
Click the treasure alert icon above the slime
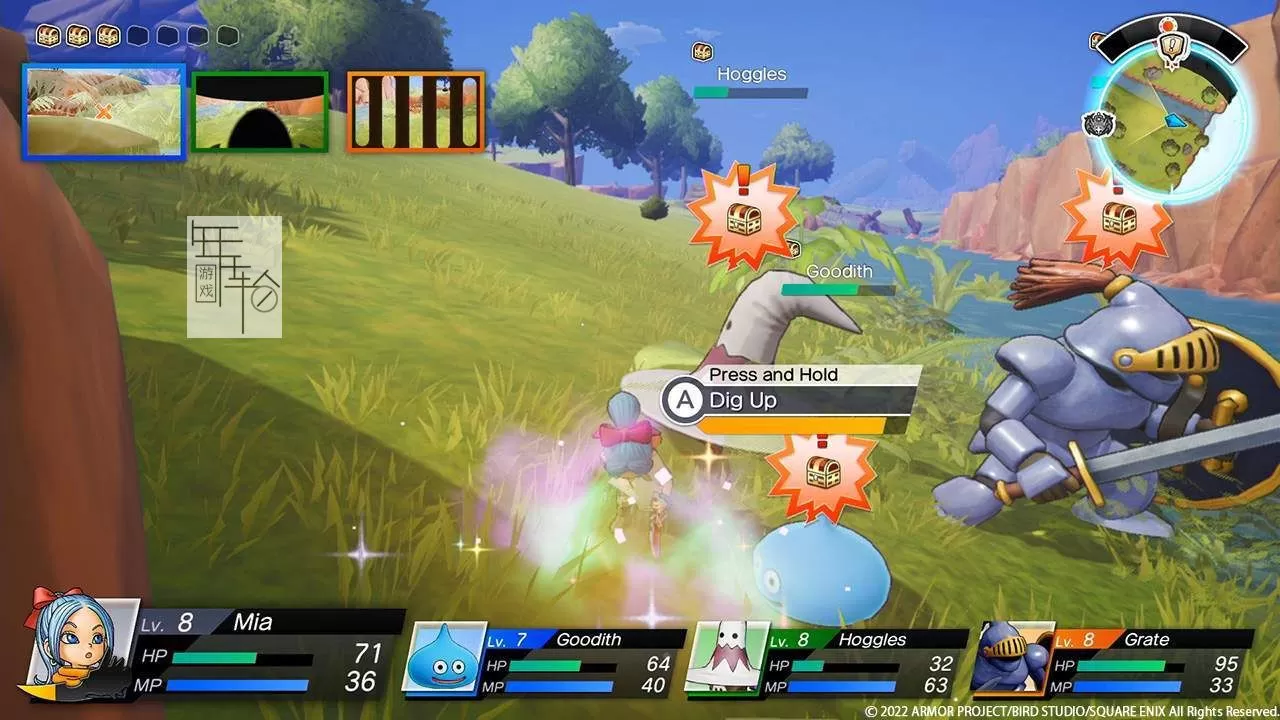[820, 474]
